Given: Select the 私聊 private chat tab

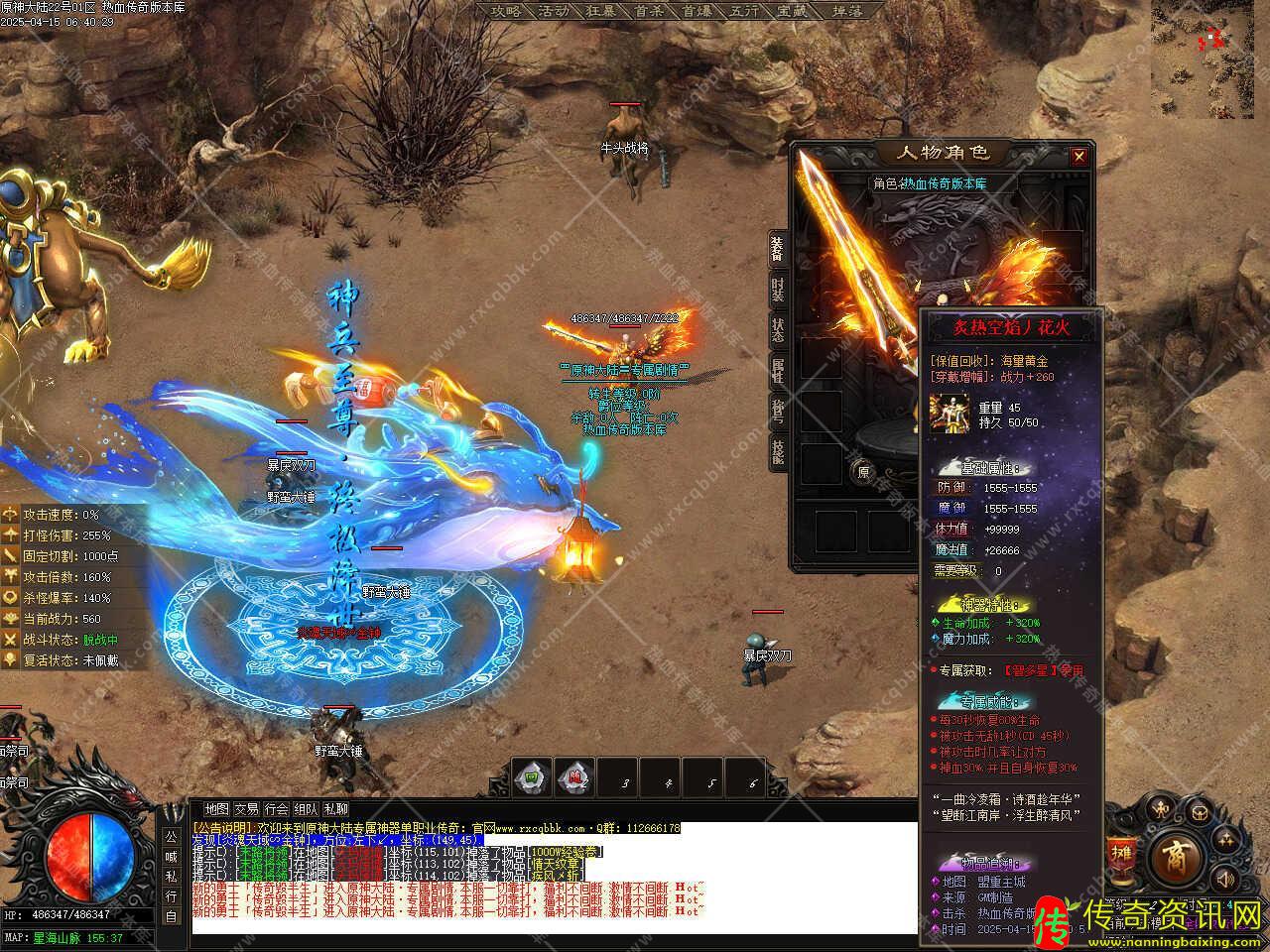Looking at the screenshot, I should coord(335,809).
